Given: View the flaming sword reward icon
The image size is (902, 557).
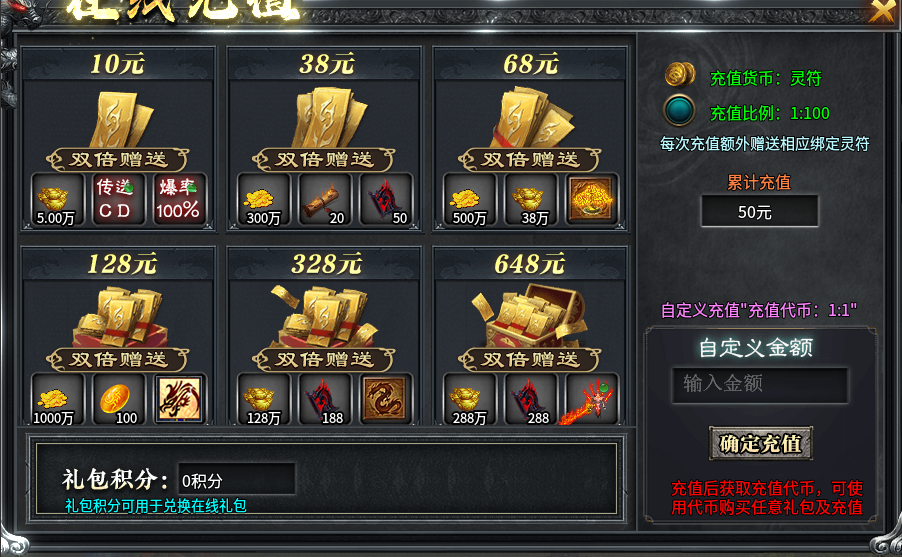Looking at the screenshot, I should click(592, 399).
